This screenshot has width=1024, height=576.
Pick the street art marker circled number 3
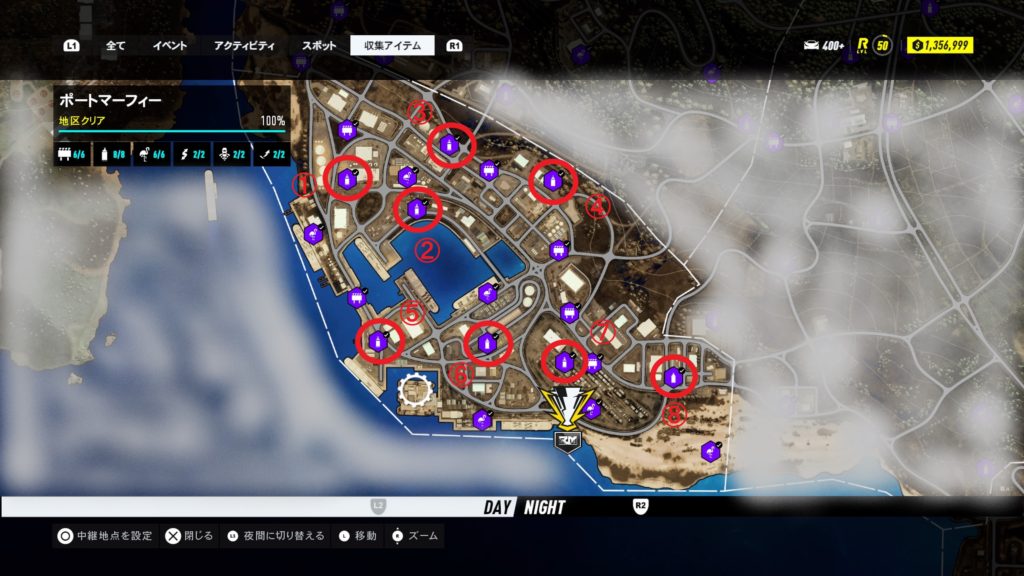(450, 146)
